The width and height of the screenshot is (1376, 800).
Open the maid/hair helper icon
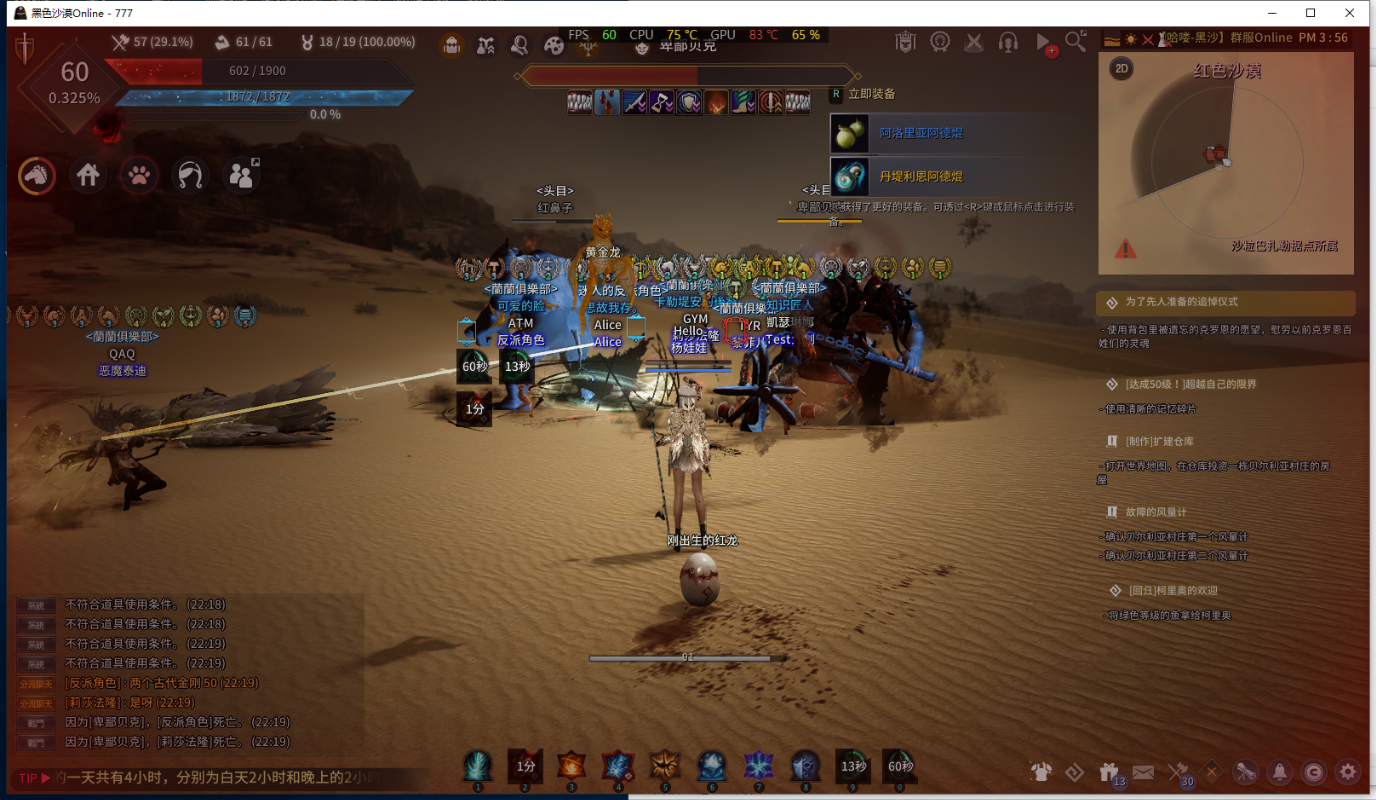[190, 175]
